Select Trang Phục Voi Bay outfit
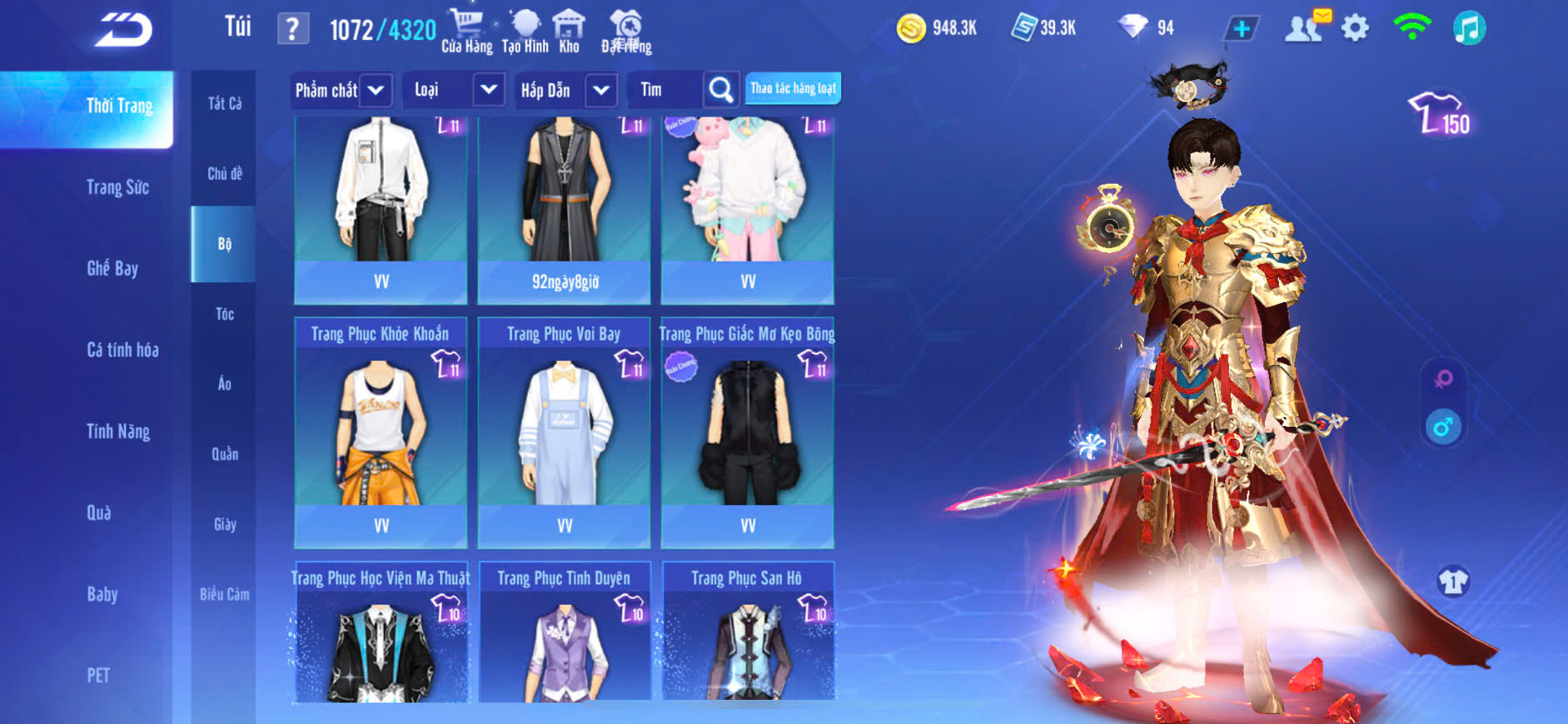This screenshot has height=724, width=1568. click(564, 431)
